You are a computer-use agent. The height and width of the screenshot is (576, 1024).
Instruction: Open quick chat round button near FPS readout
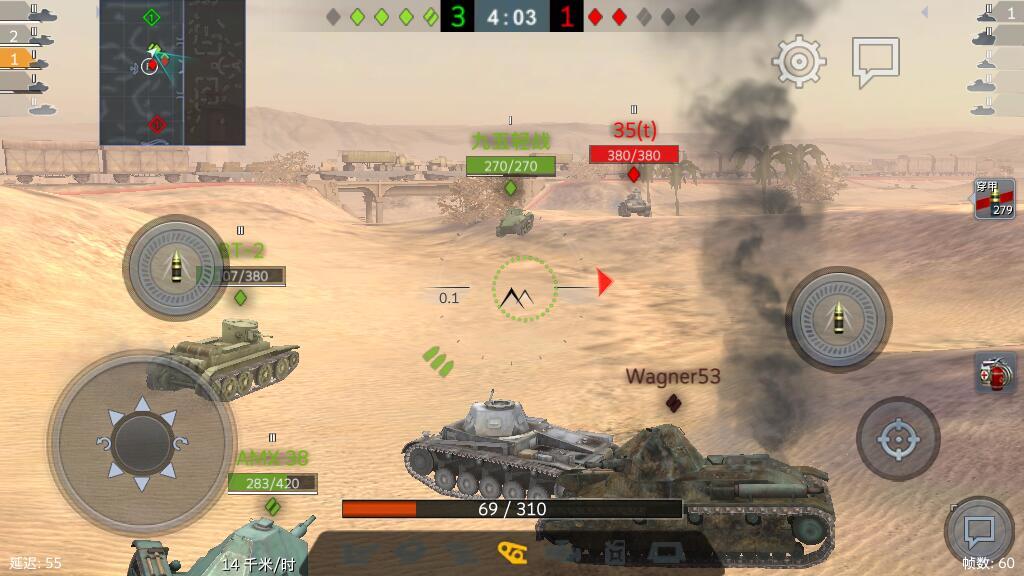[978, 530]
